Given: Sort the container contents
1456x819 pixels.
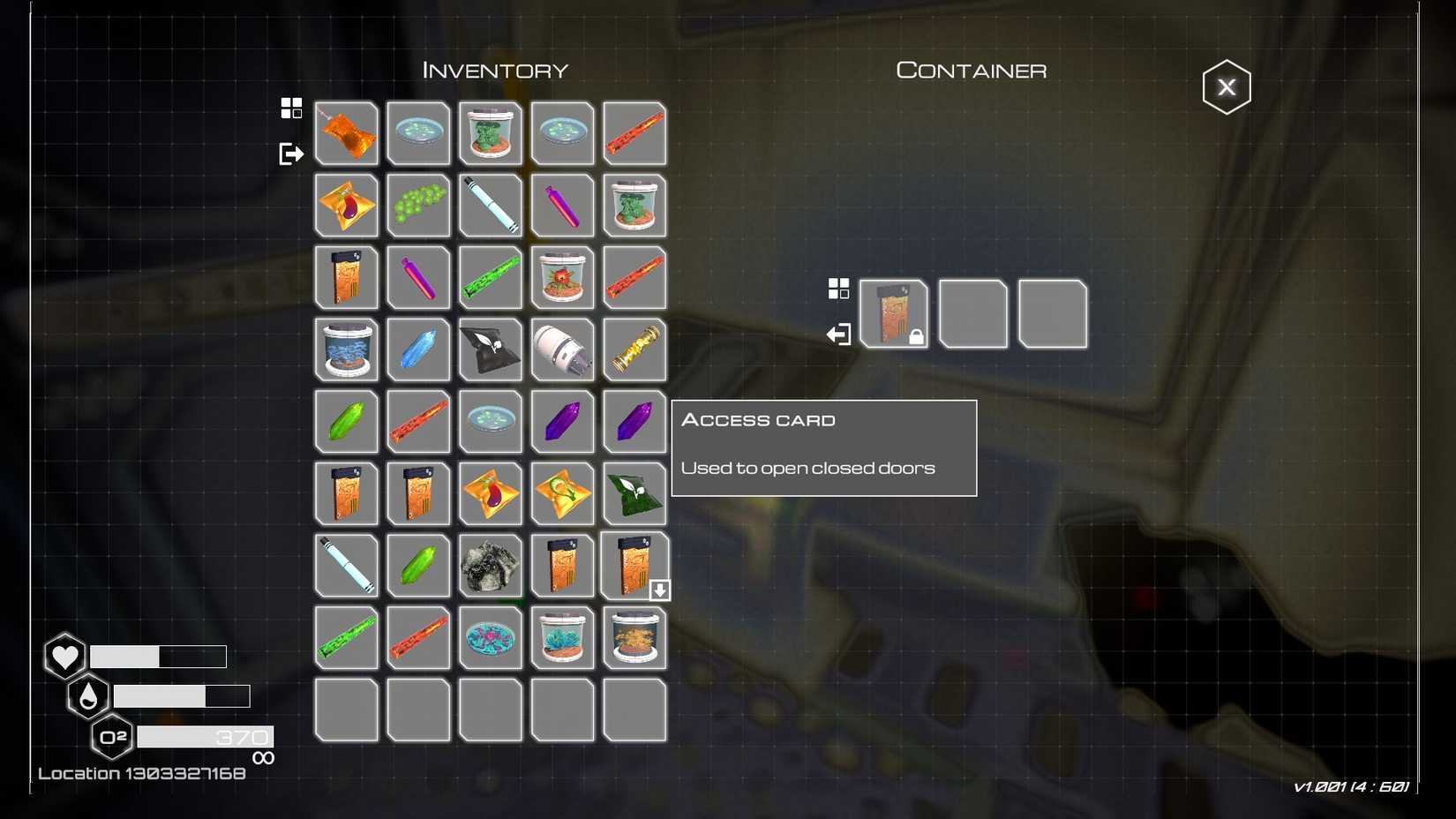Looking at the screenshot, I should [x=838, y=288].
